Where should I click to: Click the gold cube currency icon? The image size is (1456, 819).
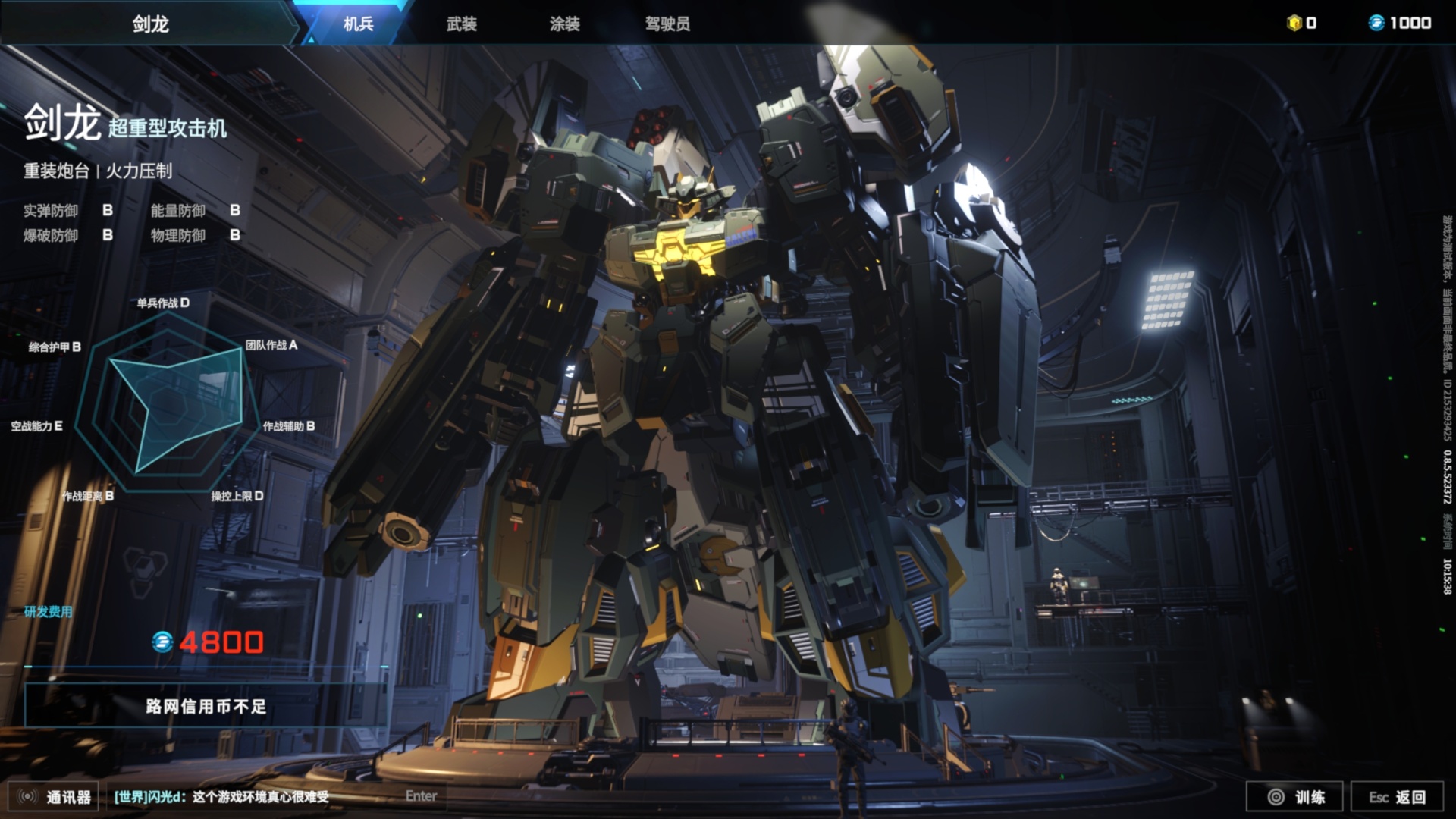(1294, 23)
